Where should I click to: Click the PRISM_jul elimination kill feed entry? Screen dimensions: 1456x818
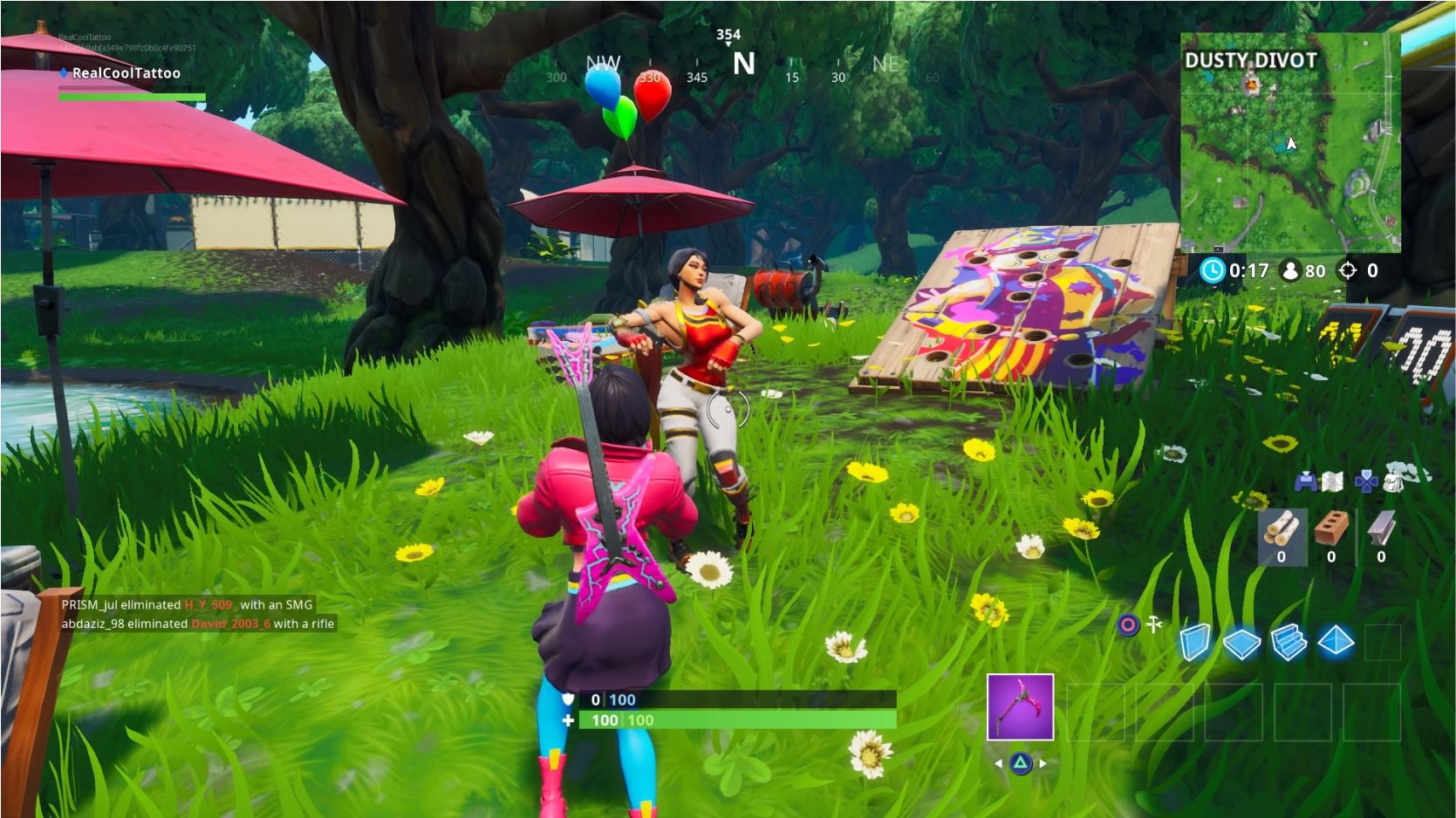click(x=188, y=604)
